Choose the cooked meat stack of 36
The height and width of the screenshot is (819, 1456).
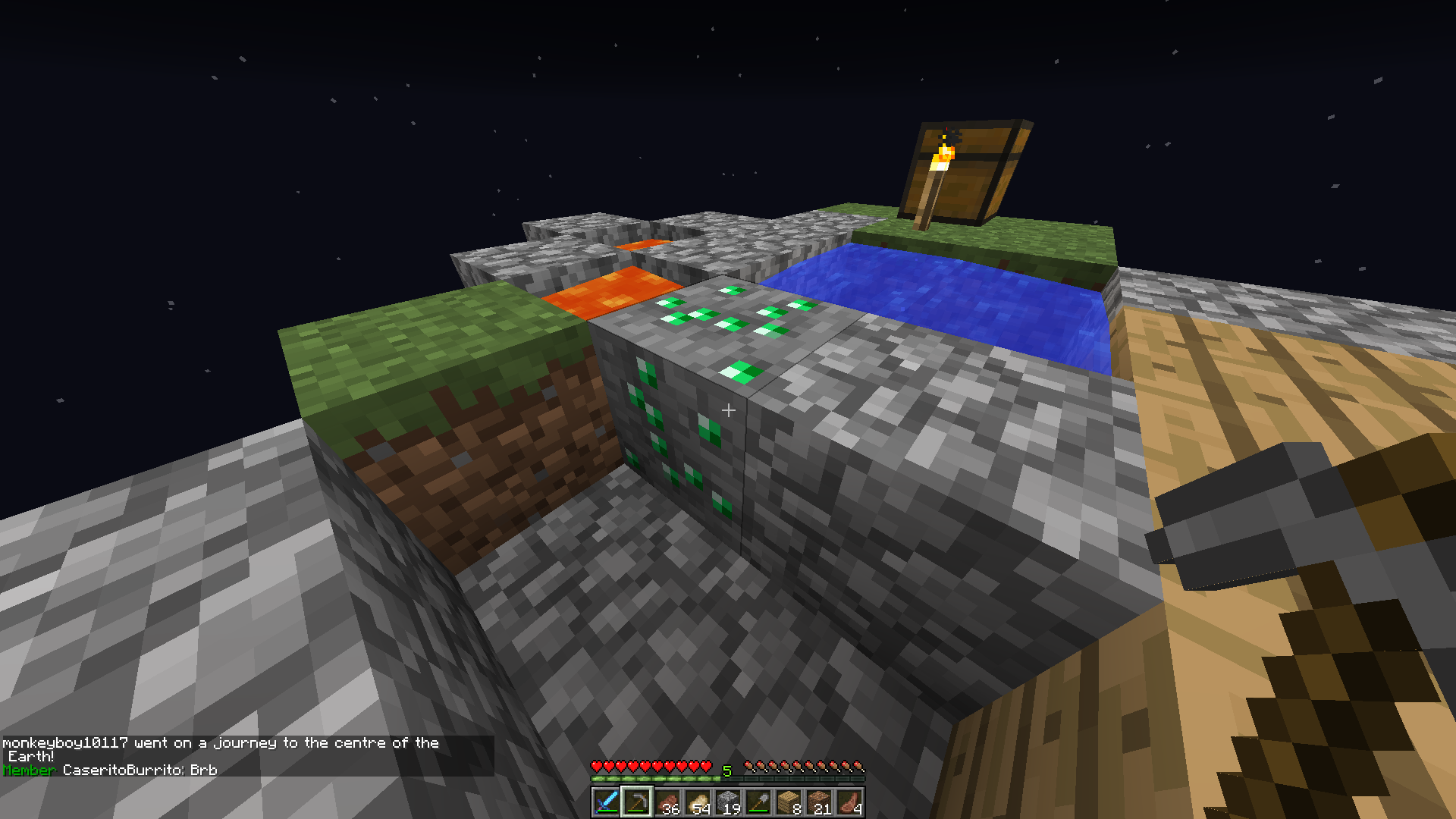click(x=667, y=802)
